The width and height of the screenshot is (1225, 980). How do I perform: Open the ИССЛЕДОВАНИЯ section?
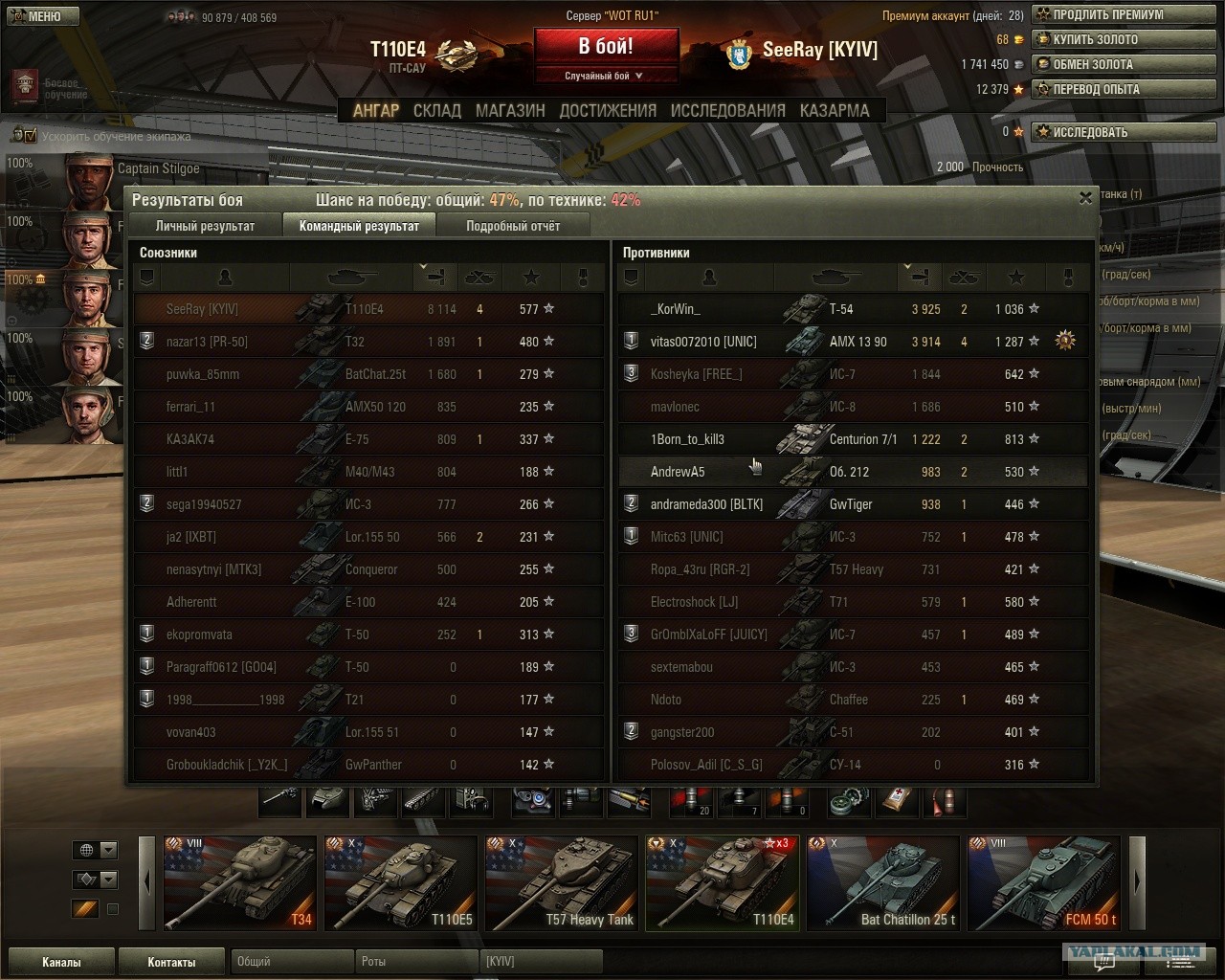point(727,111)
